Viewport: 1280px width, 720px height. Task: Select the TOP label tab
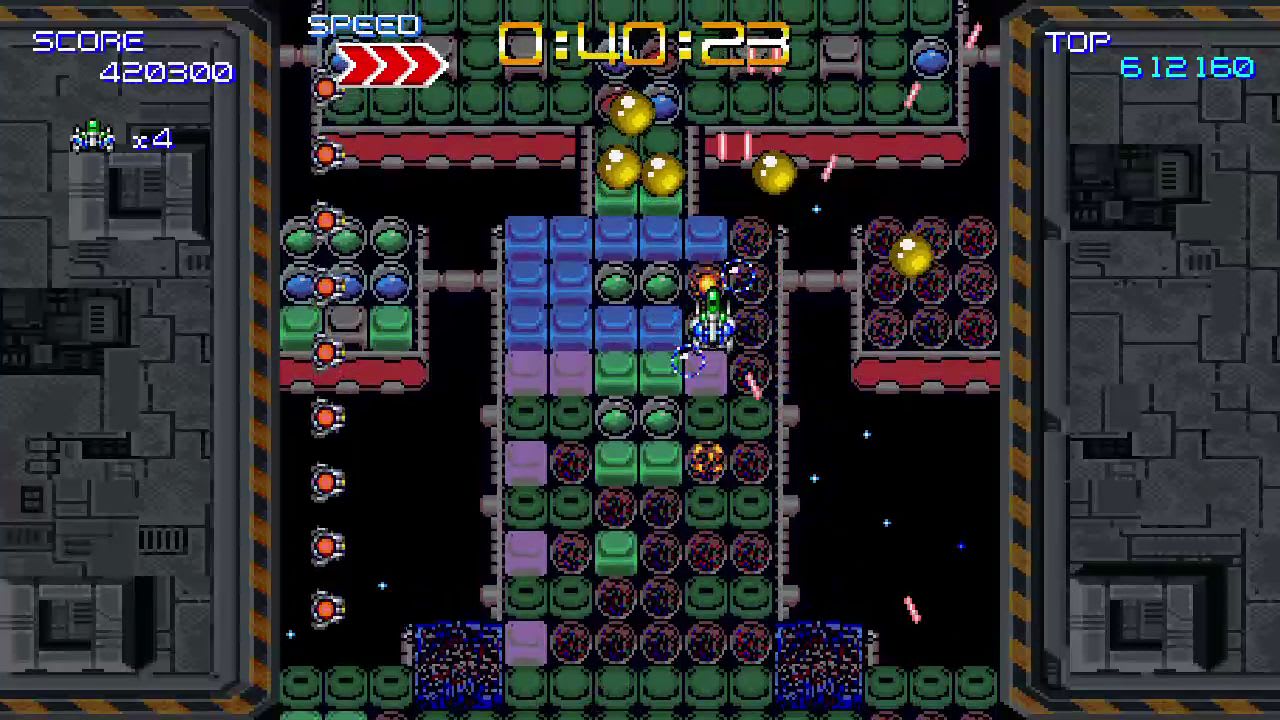pyautogui.click(x=1079, y=41)
